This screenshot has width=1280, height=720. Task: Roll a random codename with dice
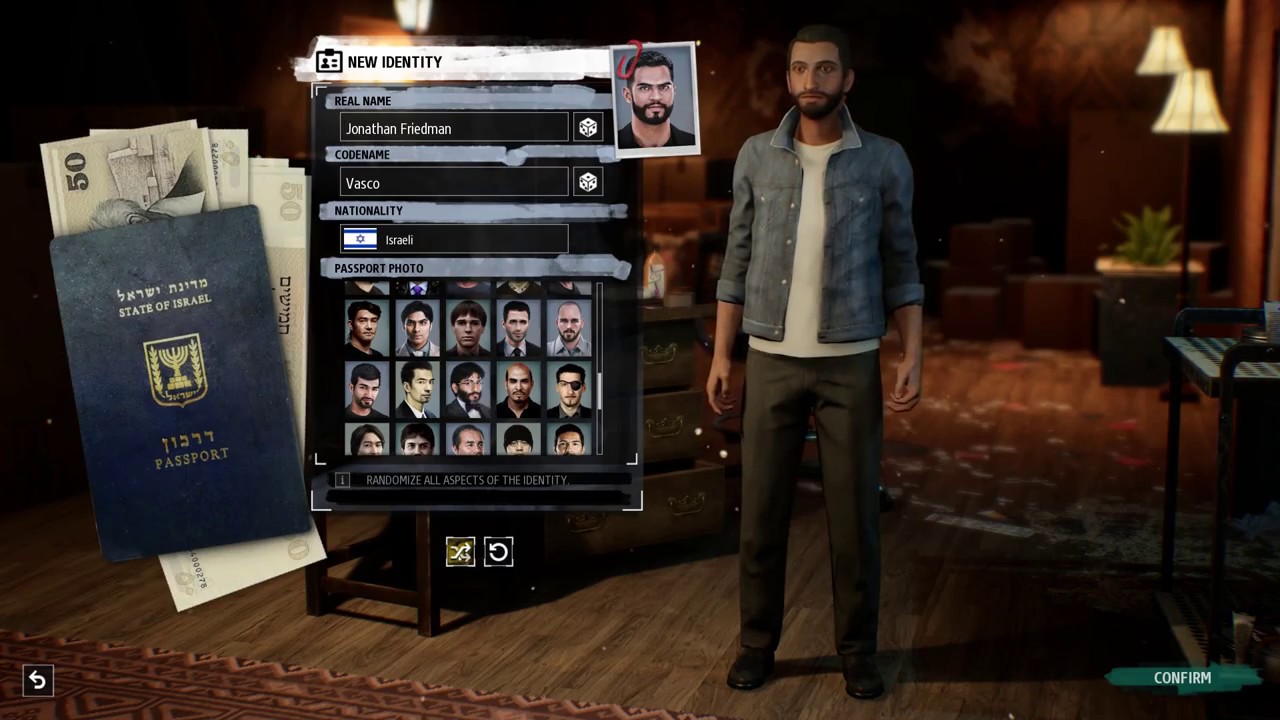(x=588, y=182)
